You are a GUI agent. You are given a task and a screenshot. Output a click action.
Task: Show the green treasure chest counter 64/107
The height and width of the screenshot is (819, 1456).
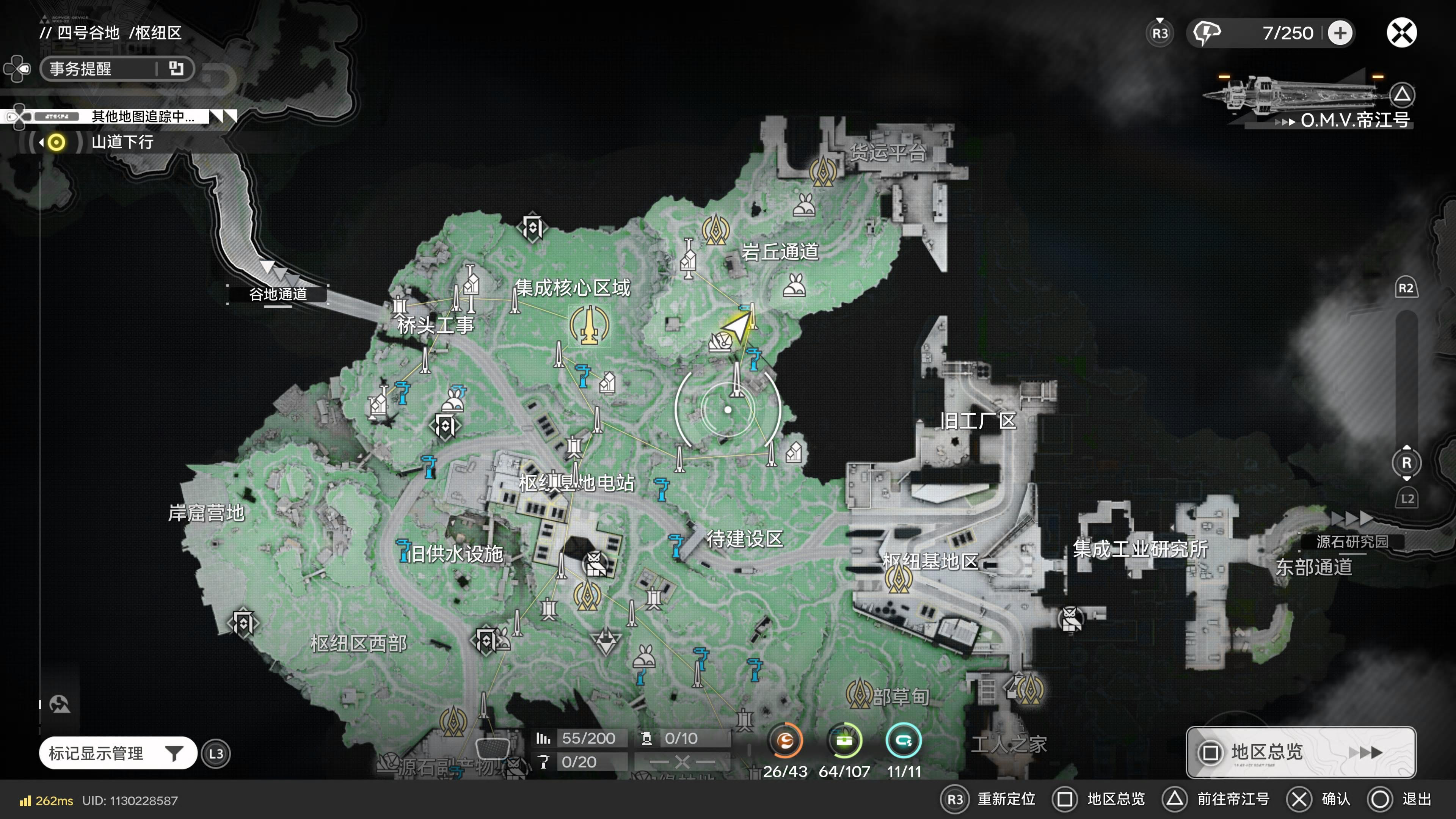pos(844,741)
